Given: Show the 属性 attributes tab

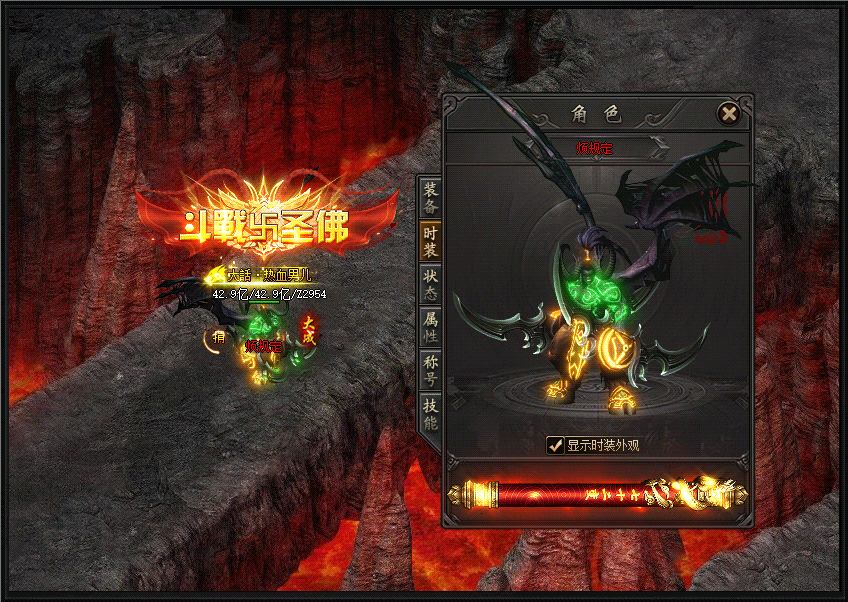Looking at the screenshot, I should 430,328.
